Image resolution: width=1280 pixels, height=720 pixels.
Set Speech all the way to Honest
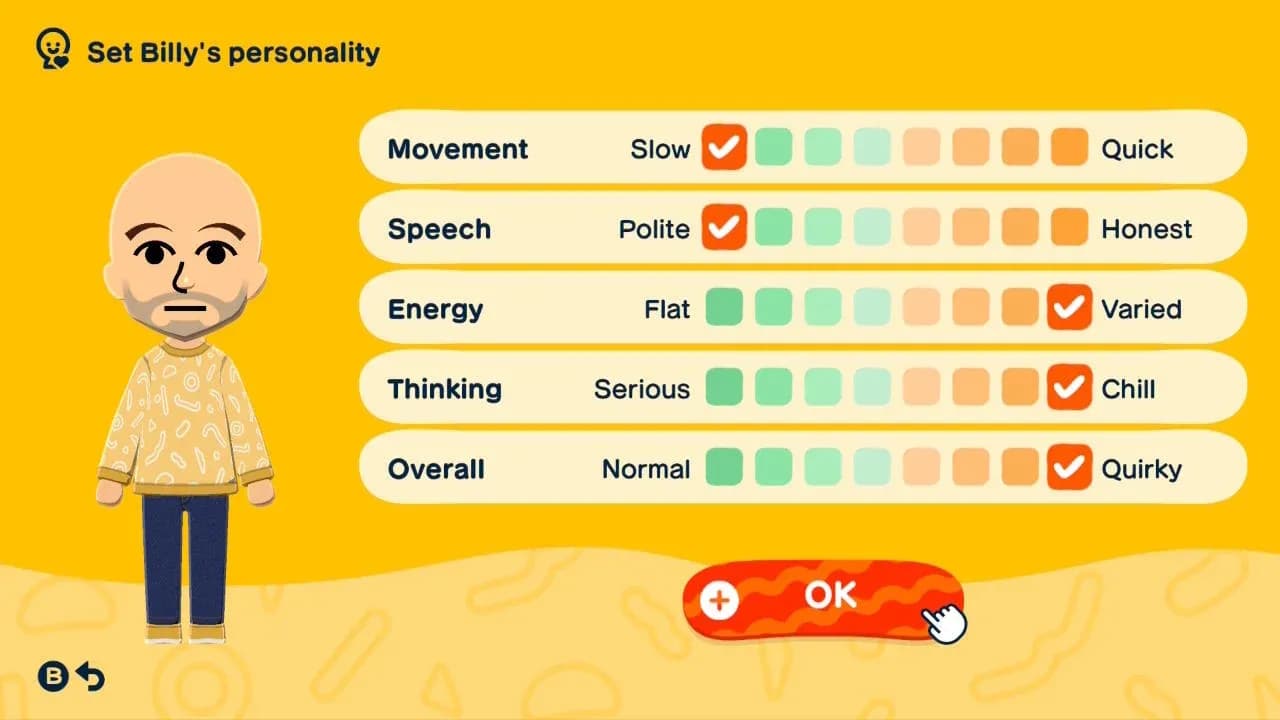point(1068,228)
